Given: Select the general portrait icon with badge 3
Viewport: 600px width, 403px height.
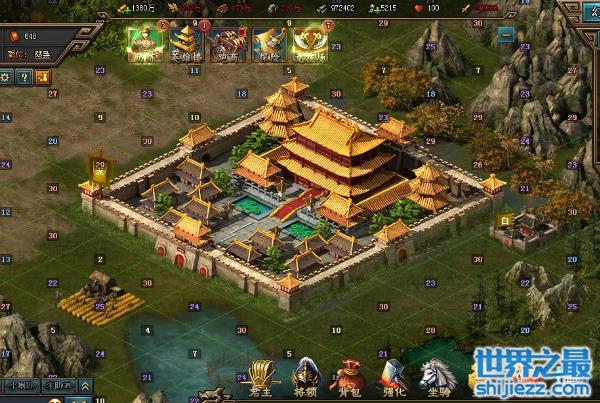Looking at the screenshot, I should coord(145,42).
